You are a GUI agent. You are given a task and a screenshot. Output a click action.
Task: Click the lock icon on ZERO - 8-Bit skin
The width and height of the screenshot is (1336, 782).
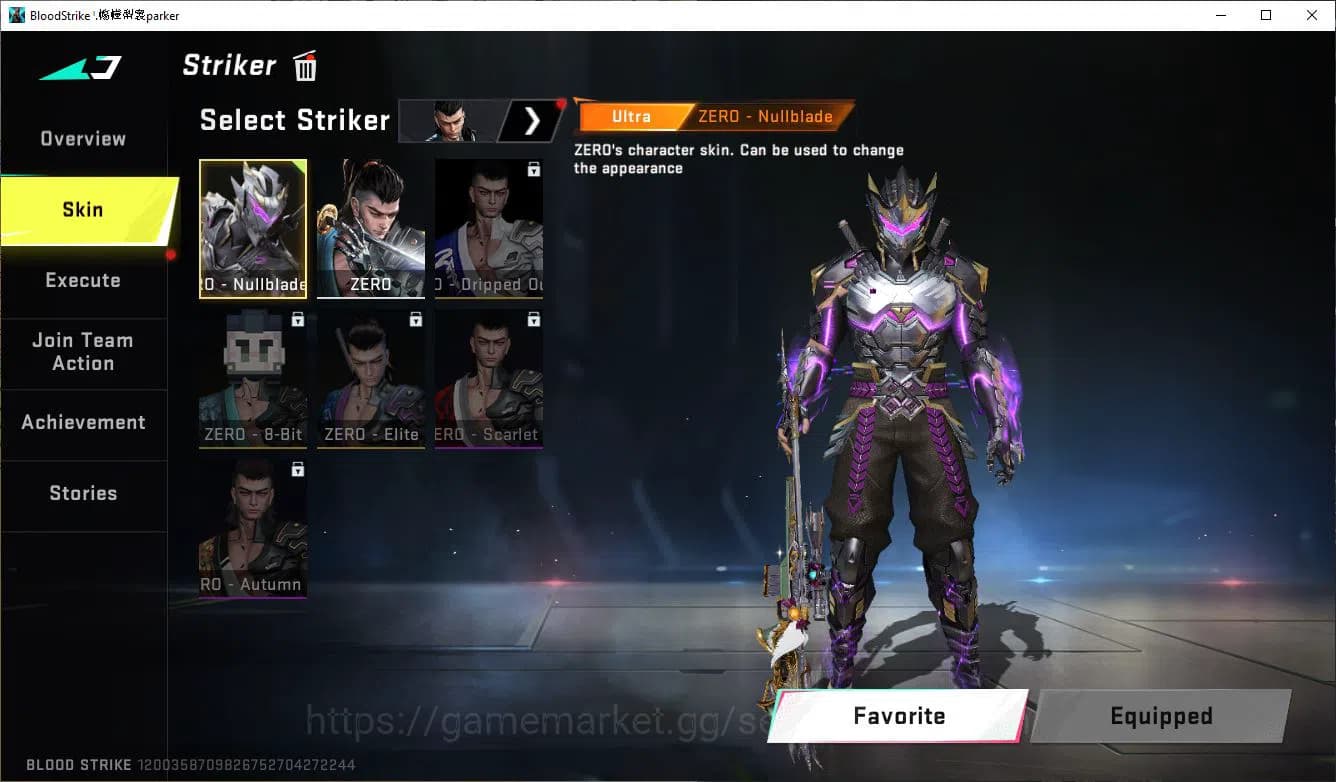tap(297, 319)
